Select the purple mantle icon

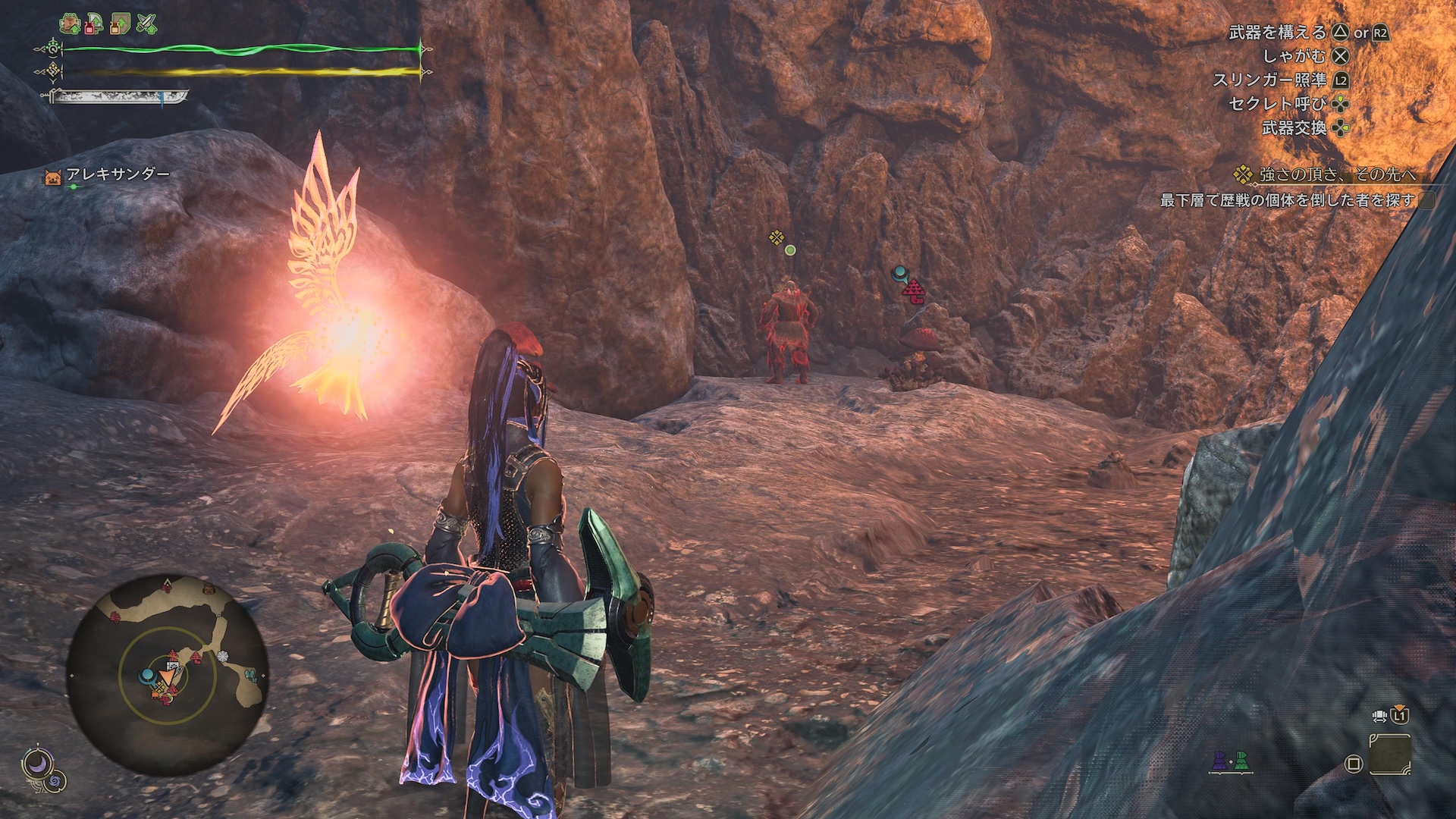pyautogui.click(x=1219, y=761)
